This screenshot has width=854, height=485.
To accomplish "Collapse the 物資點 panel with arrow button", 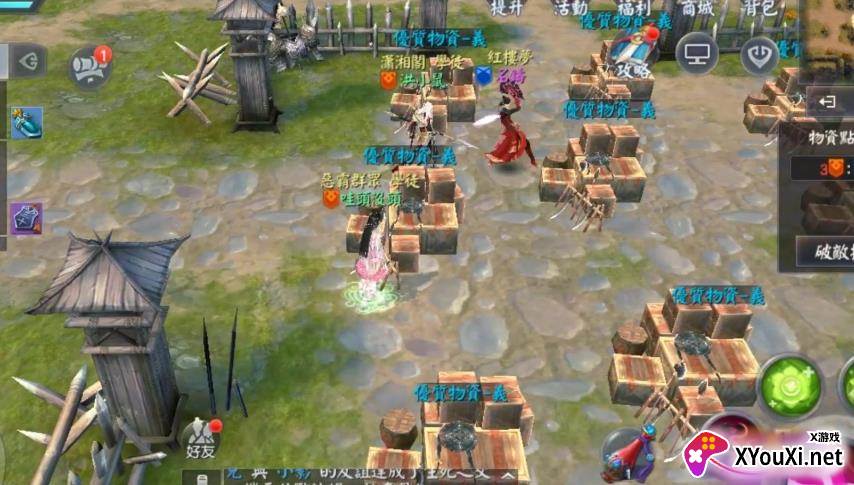I will tap(828, 101).
